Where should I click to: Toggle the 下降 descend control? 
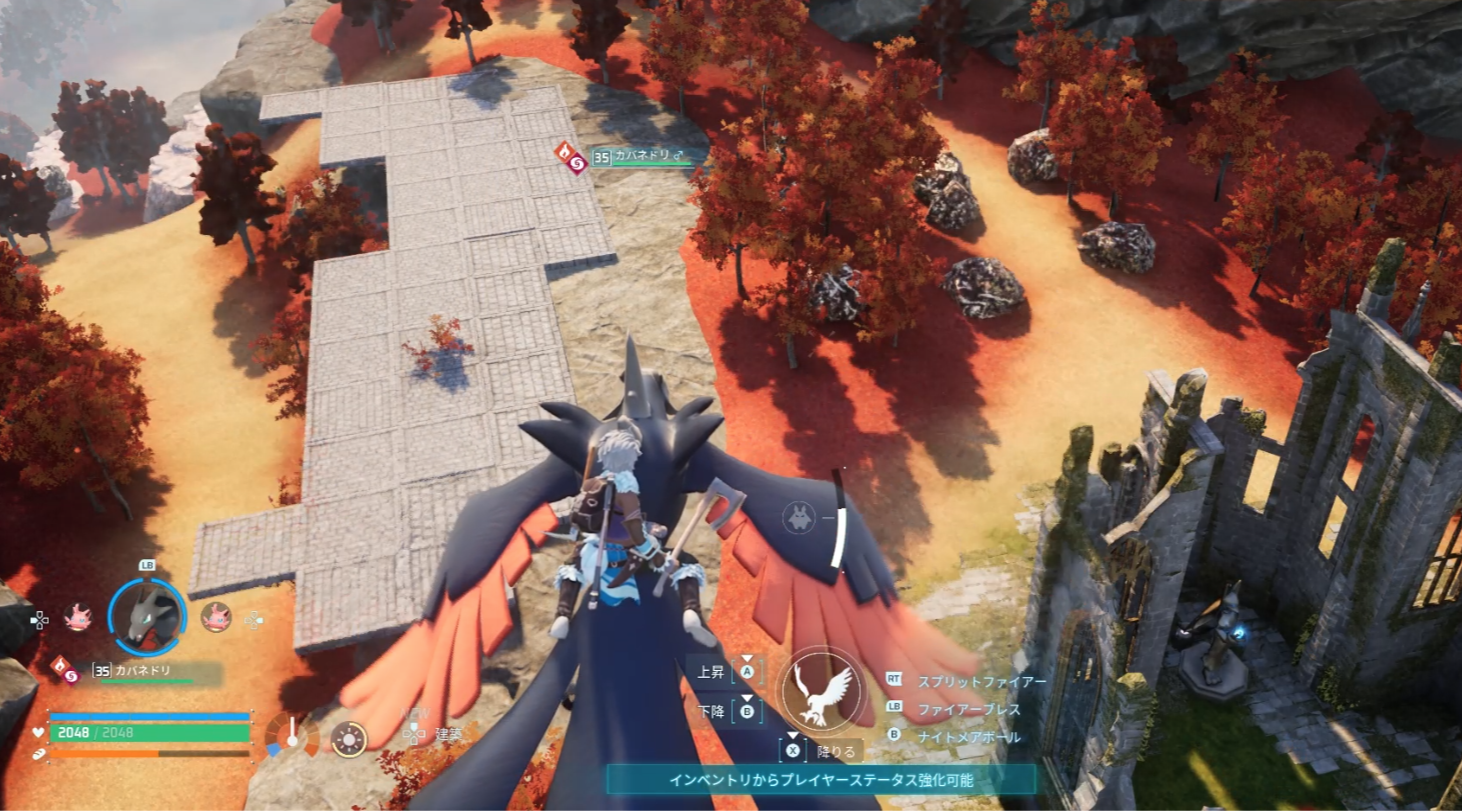[x=748, y=709]
